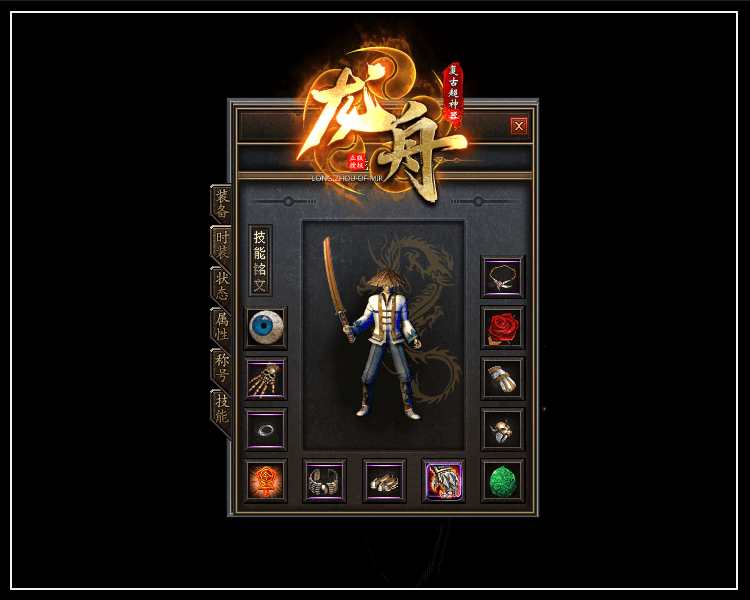
Task: Switch to the 装备 equipment tab
Action: 222,203
